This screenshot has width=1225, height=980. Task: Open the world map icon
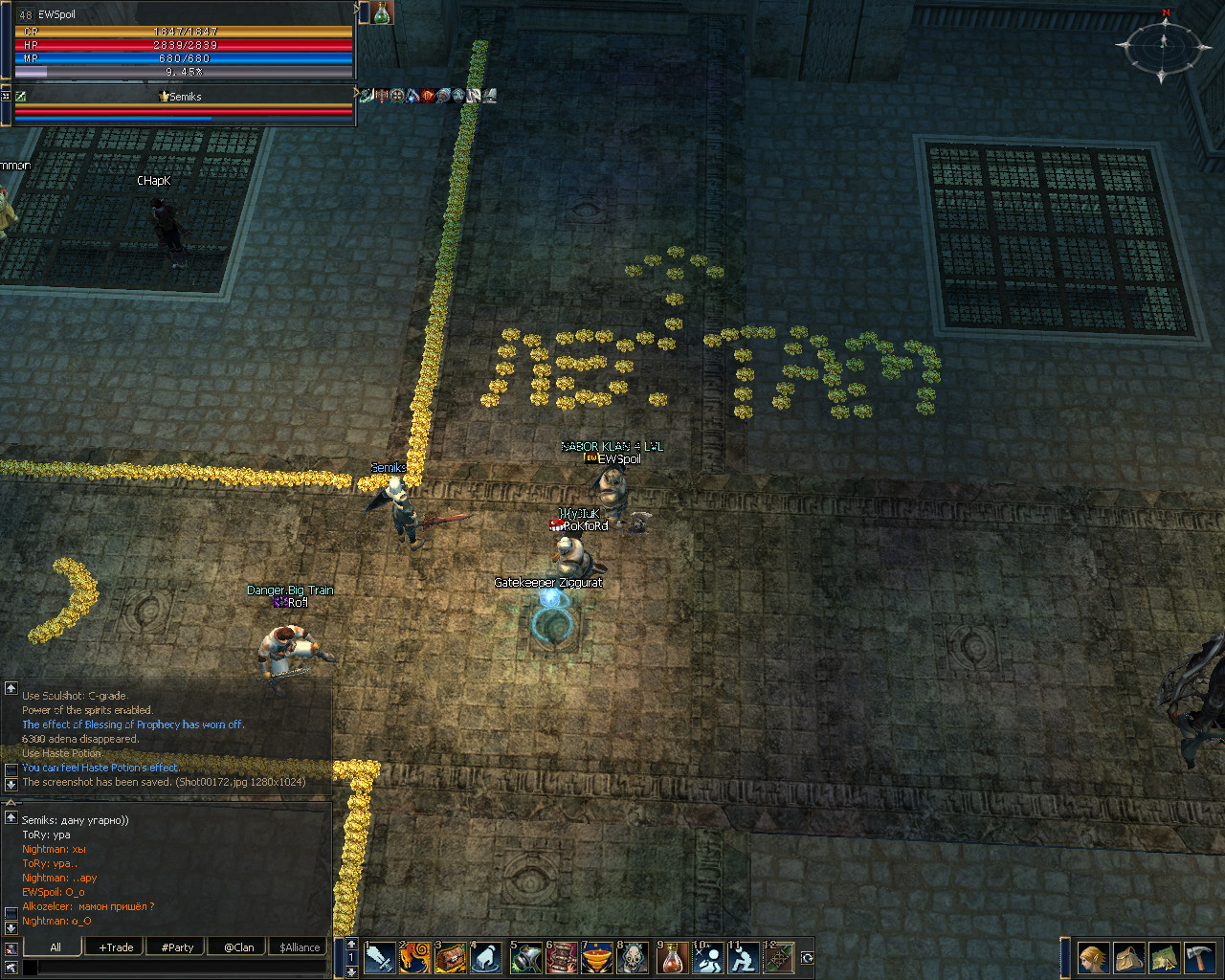(1164, 957)
